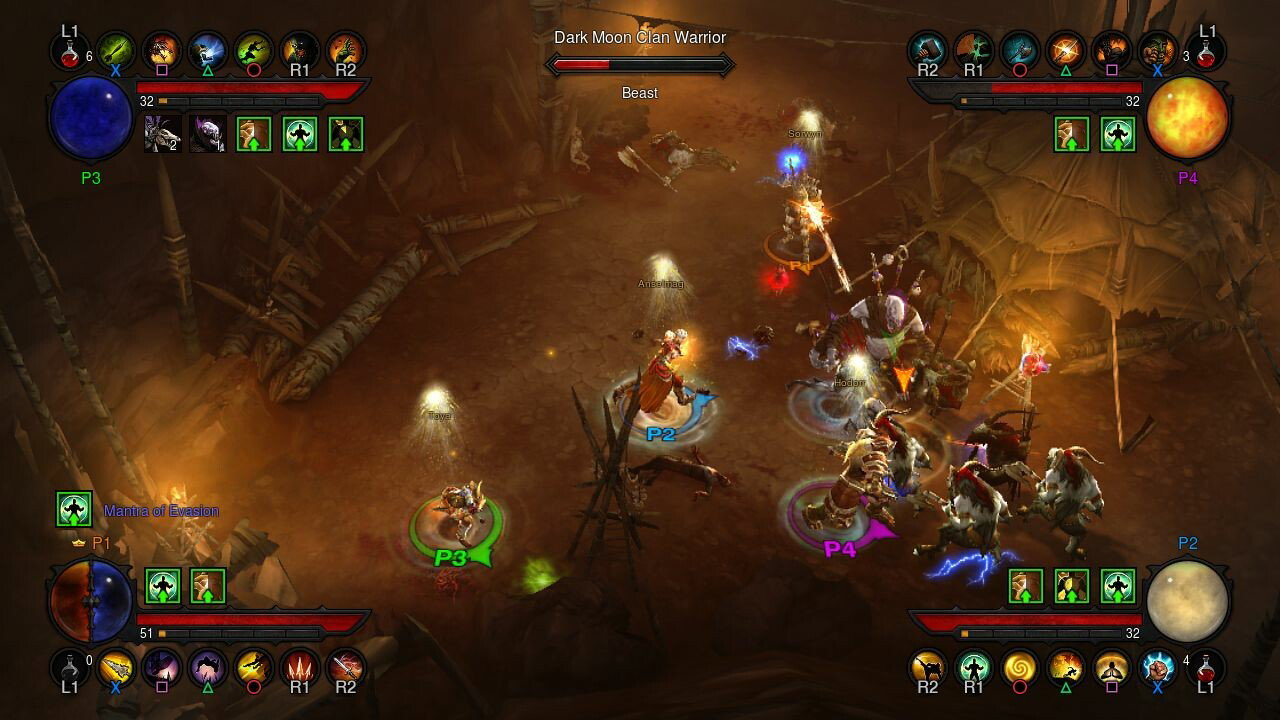
Task: Use P4's blue axe circle skill
Action: [x=1020, y=49]
